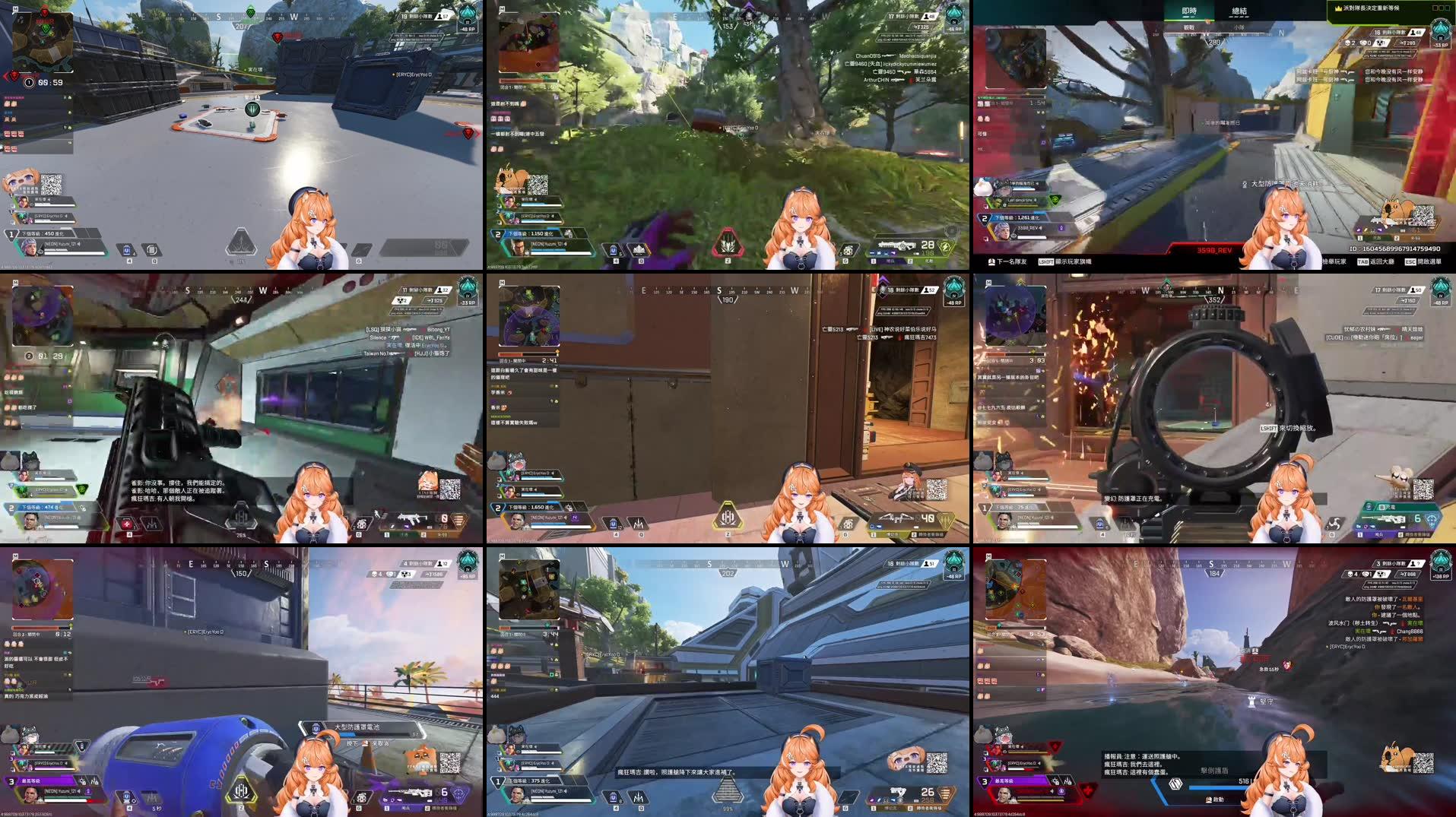Click 檢舉玩家 to report a player
The image size is (1456, 817).
tap(1334, 262)
